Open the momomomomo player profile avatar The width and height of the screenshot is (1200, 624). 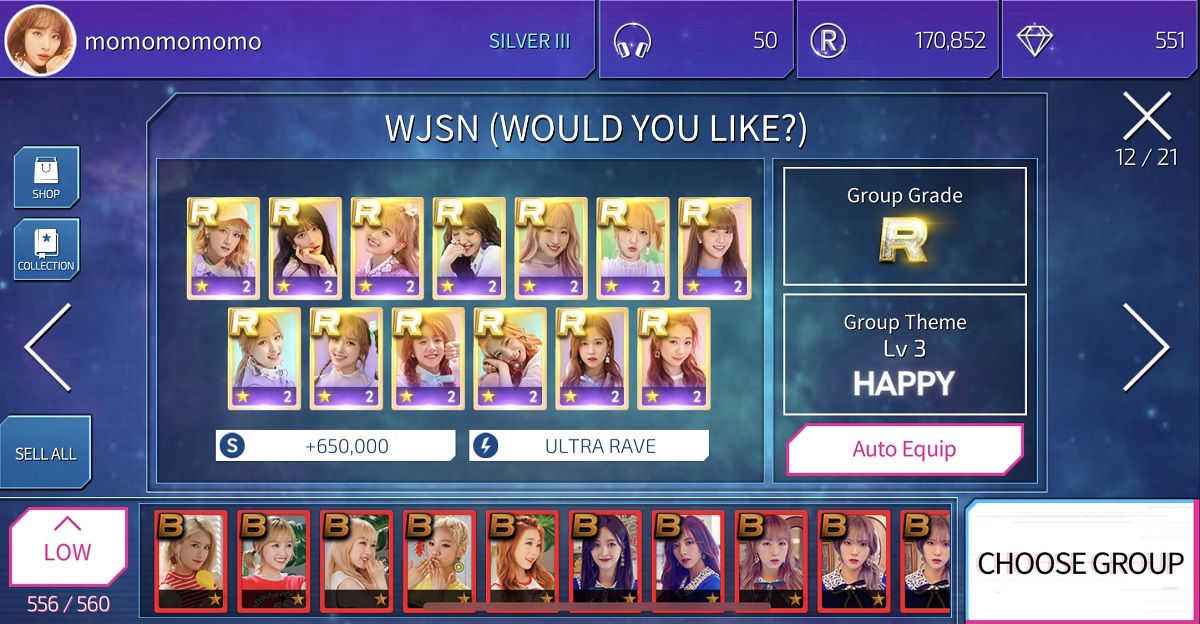tap(40, 41)
